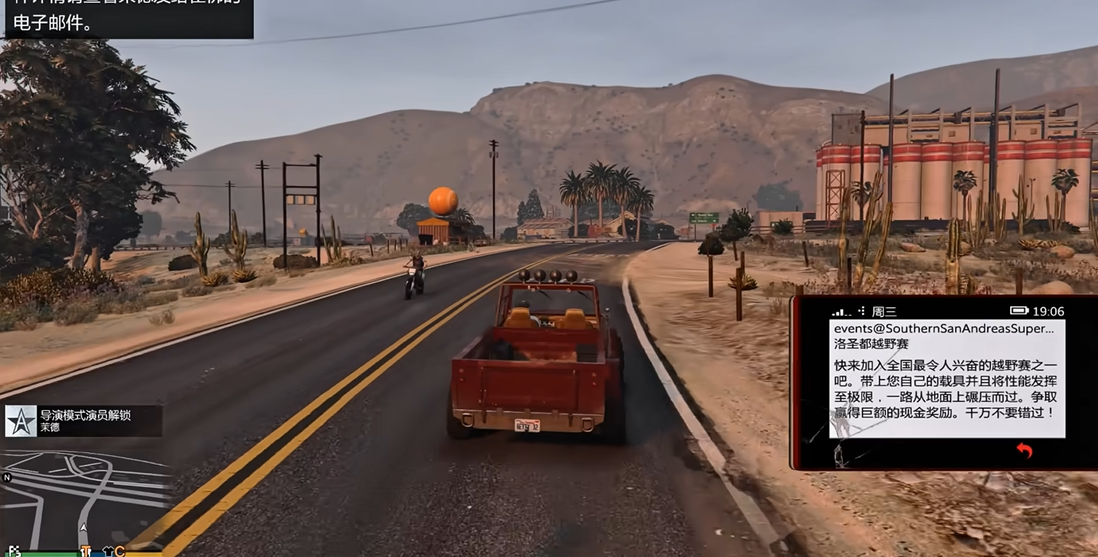Click the email sender address line
The width and height of the screenshot is (1098, 557).
click(942, 328)
